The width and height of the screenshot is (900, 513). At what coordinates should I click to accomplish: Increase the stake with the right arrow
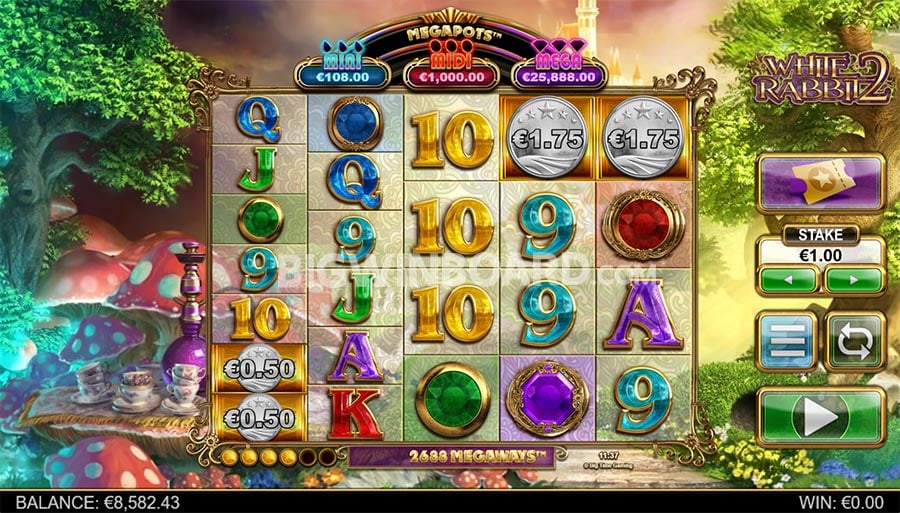852,279
